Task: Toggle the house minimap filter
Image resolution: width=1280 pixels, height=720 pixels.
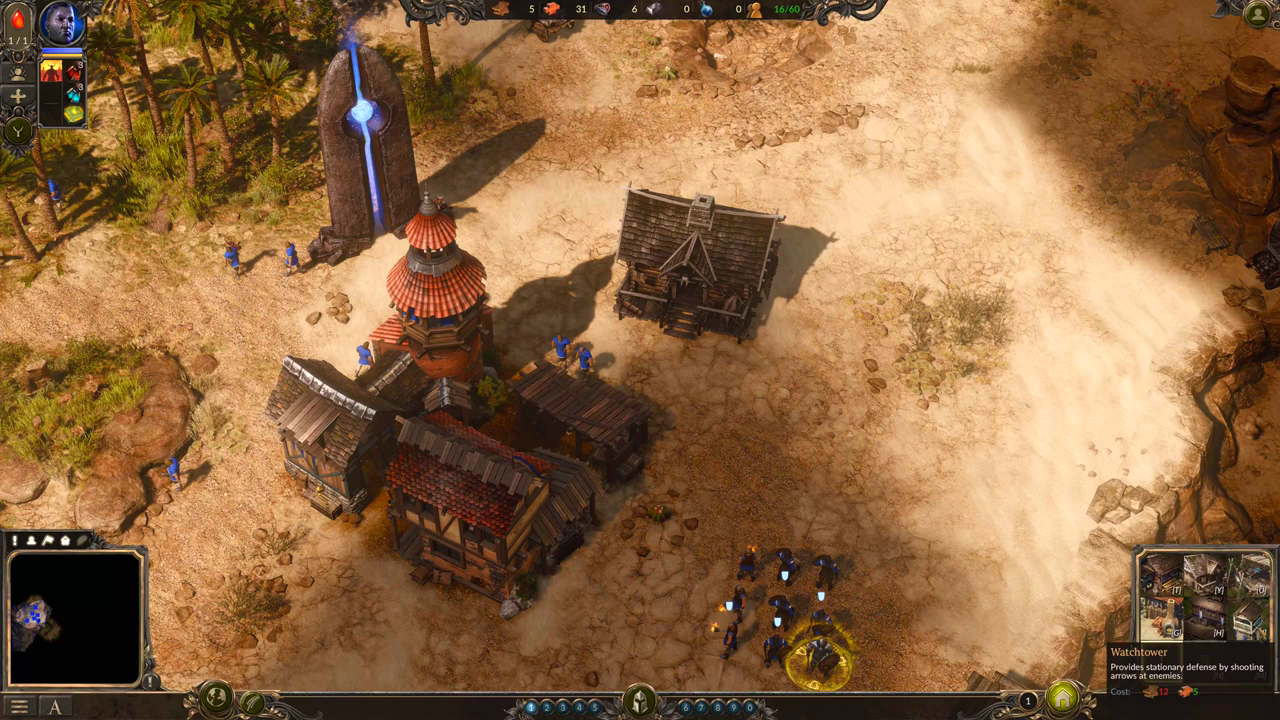Action: (x=65, y=541)
